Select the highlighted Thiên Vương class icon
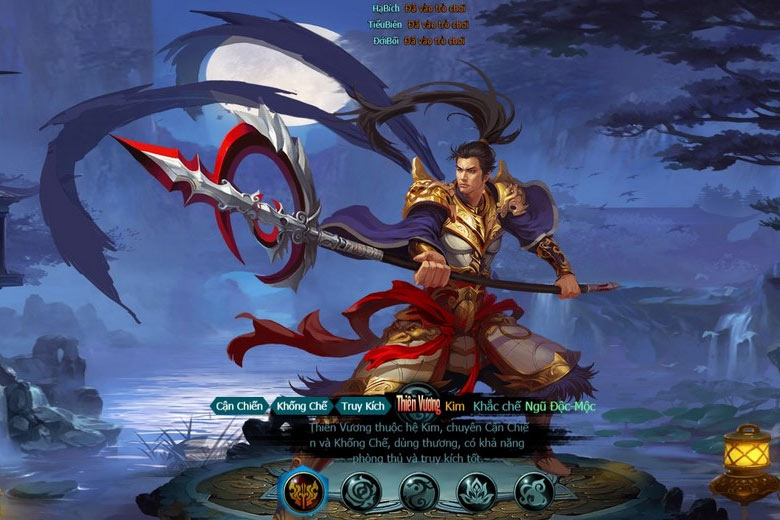The width and height of the screenshot is (780, 520). tap(302, 490)
